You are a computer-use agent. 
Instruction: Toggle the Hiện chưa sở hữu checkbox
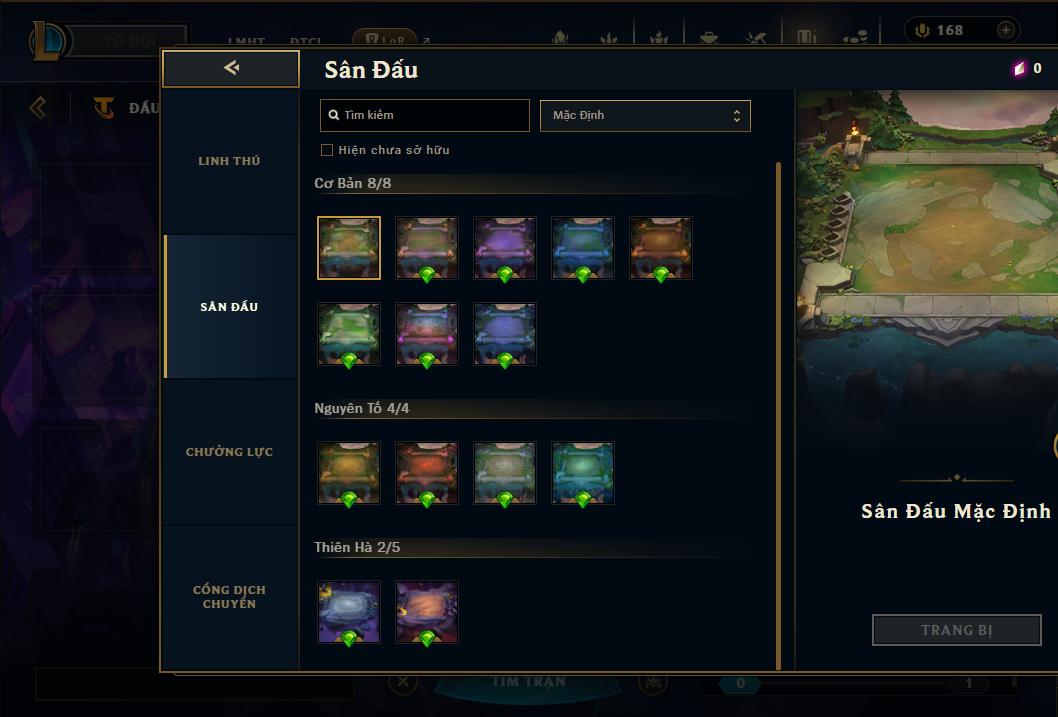tap(327, 150)
